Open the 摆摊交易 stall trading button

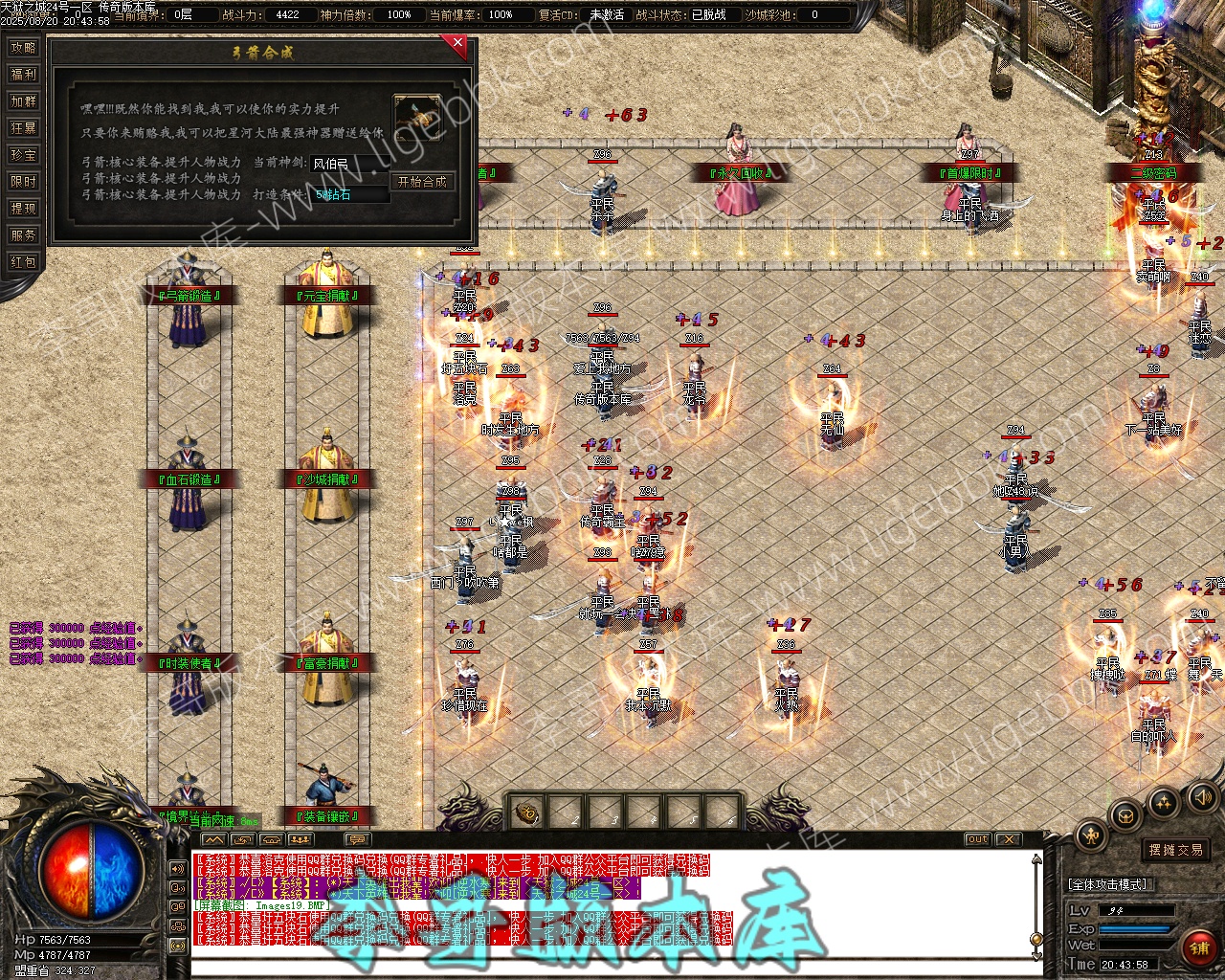[x=1175, y=850]
